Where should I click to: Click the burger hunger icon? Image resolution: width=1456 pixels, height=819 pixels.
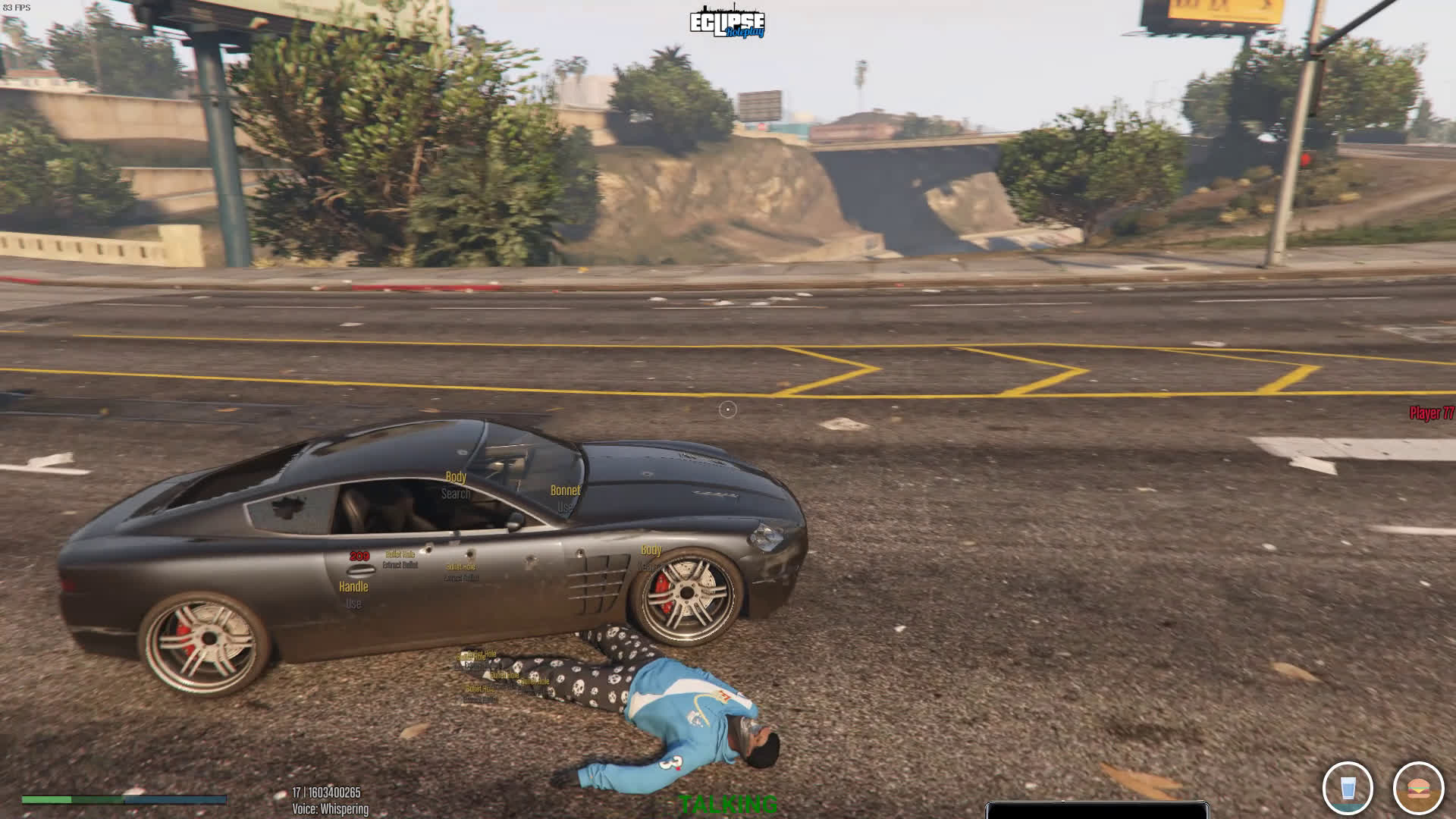(1417, 789)
